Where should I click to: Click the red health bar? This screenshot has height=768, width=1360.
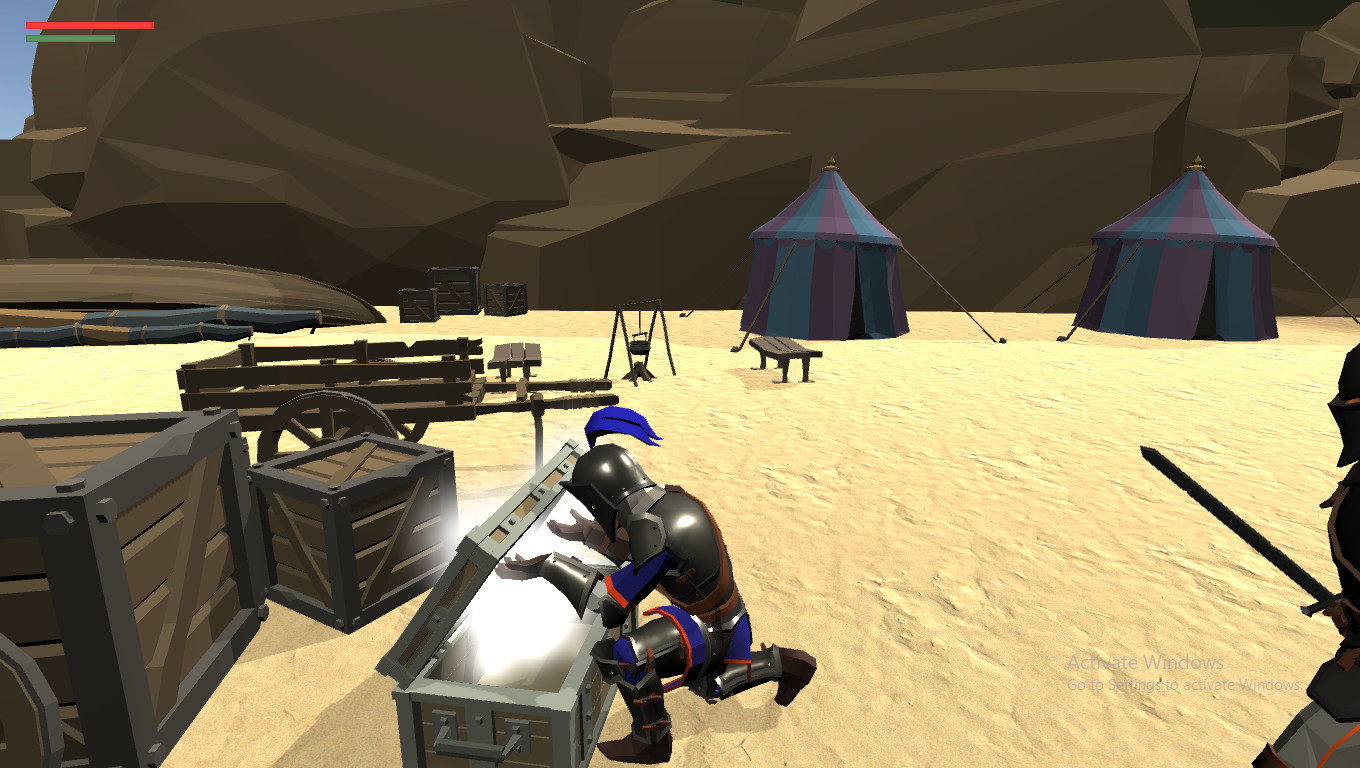(90, 25)
